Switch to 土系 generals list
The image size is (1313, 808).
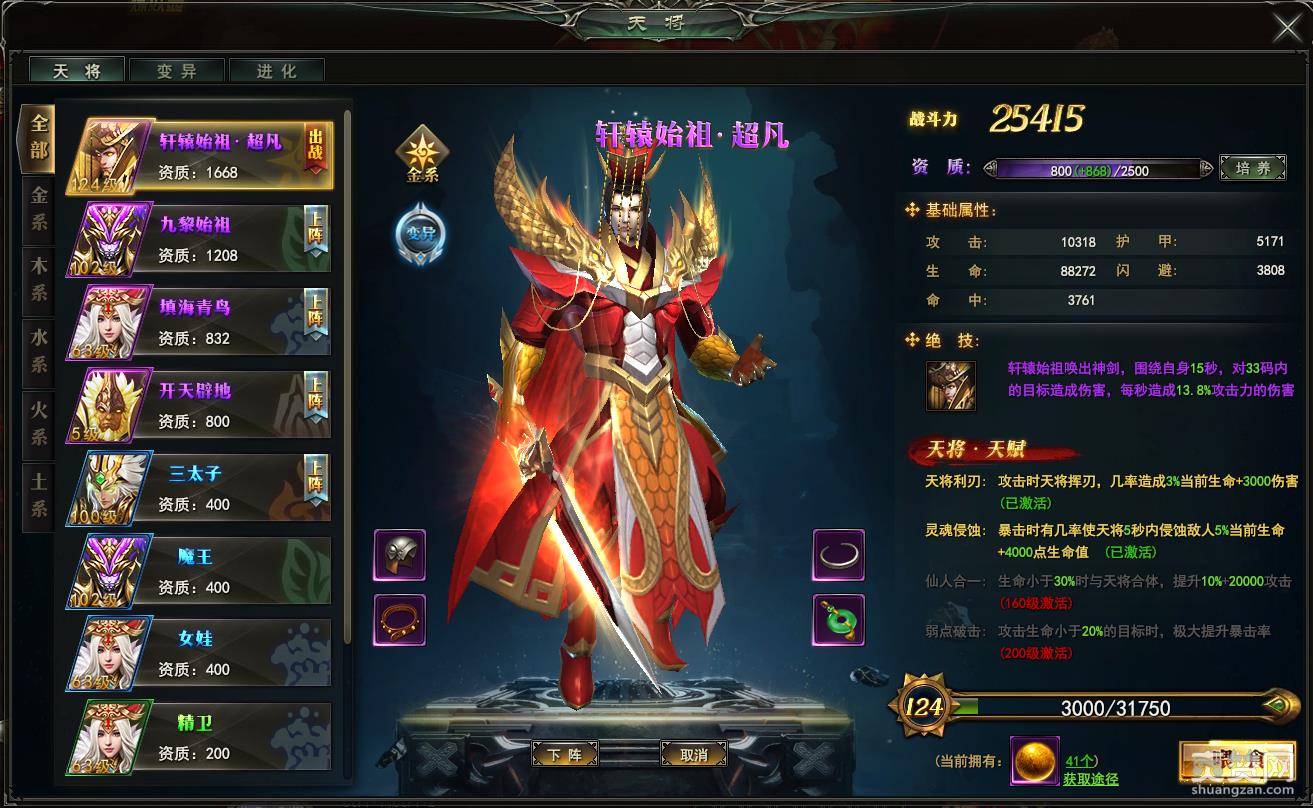38,495
